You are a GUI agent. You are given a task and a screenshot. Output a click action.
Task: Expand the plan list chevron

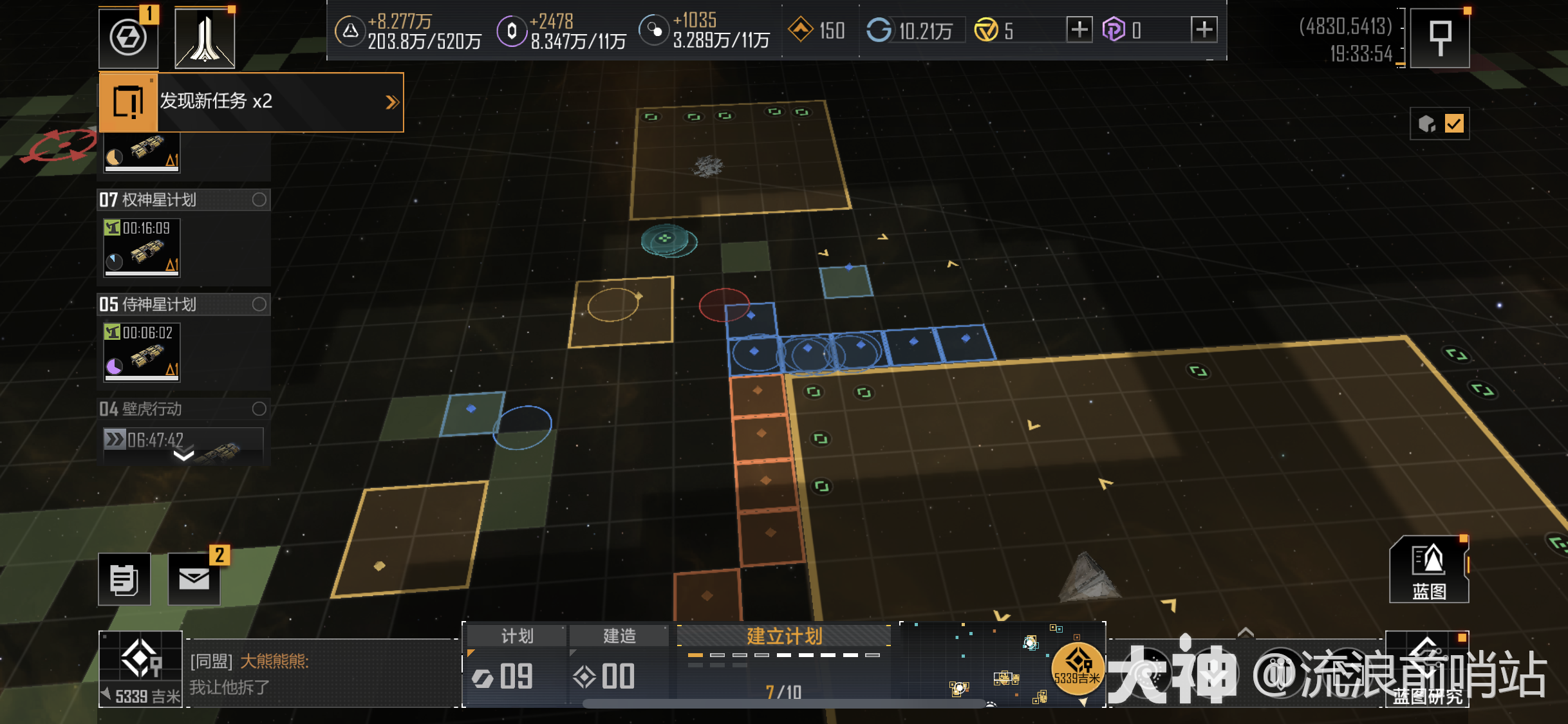pyautogui.click(x=183, y=456)
